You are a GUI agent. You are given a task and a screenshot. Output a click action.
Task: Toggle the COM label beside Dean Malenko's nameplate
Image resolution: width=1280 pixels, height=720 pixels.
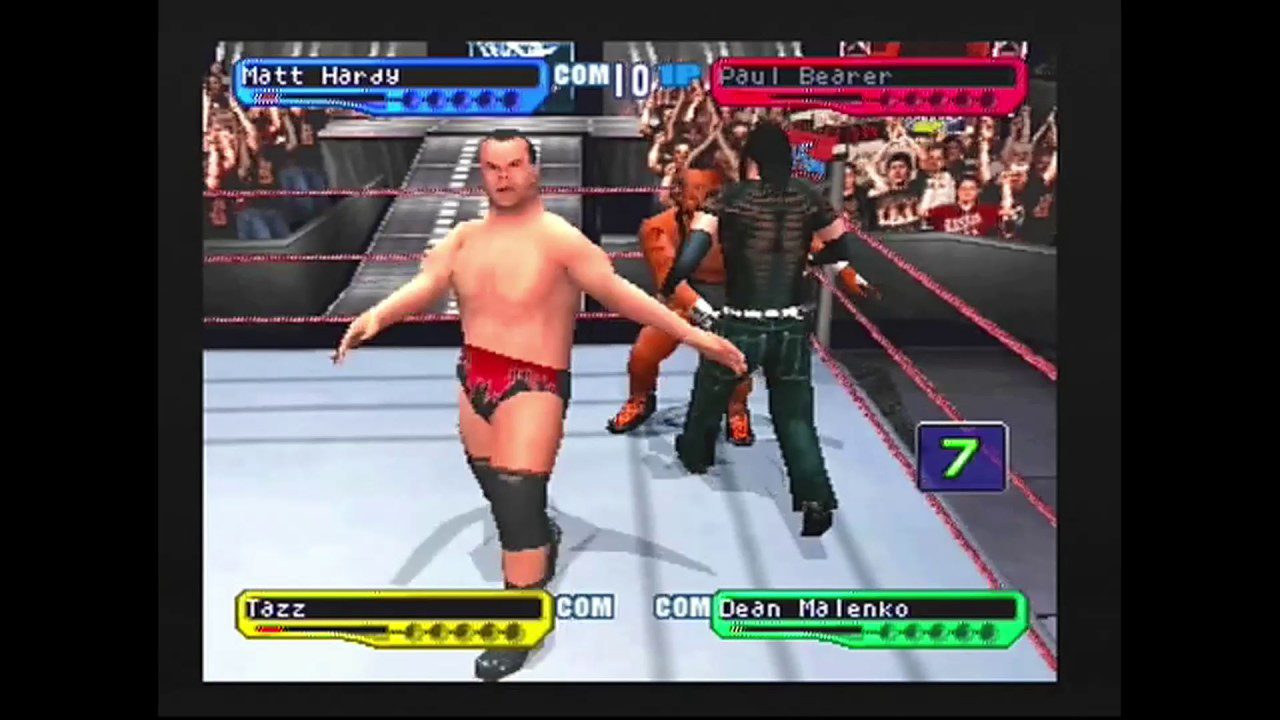(x=681, y=608)
